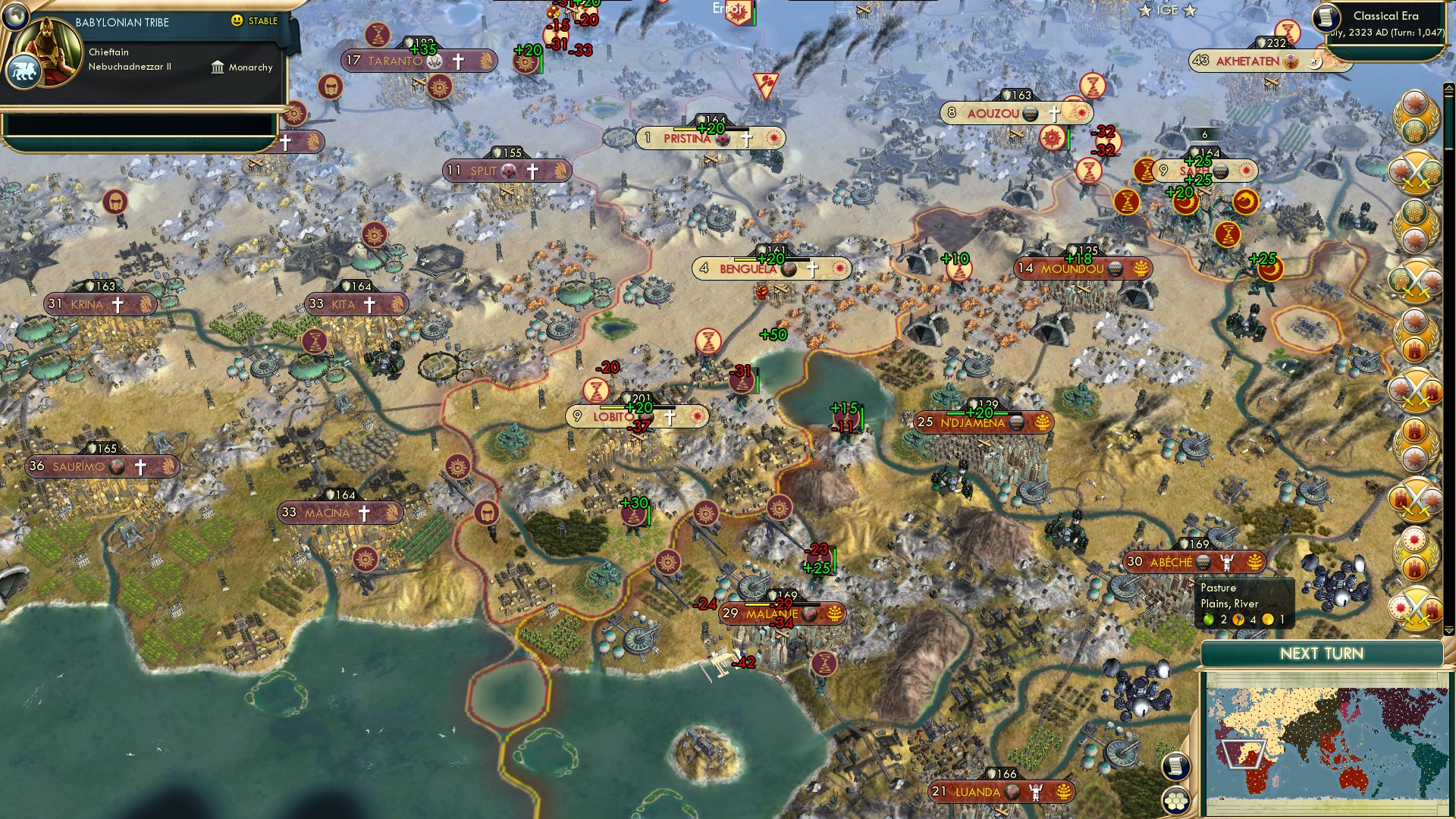Viewport: 1456px width, 819px height.
Task: Open the scroll notification log icon
Action: point(1176,767)
